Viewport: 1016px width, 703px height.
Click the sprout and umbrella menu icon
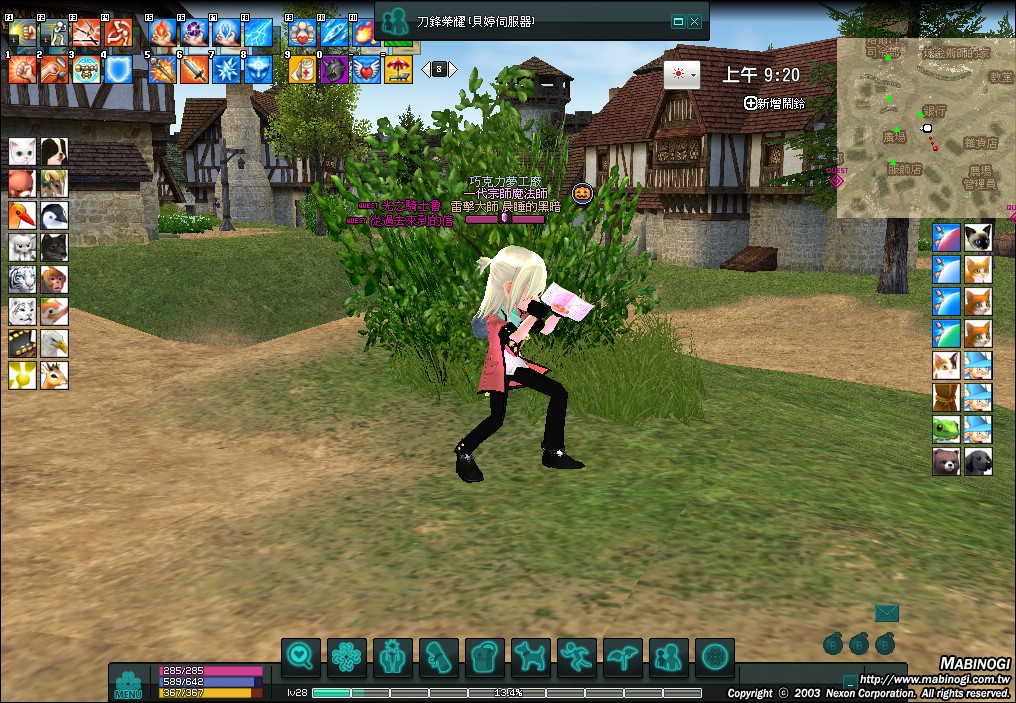623,657
